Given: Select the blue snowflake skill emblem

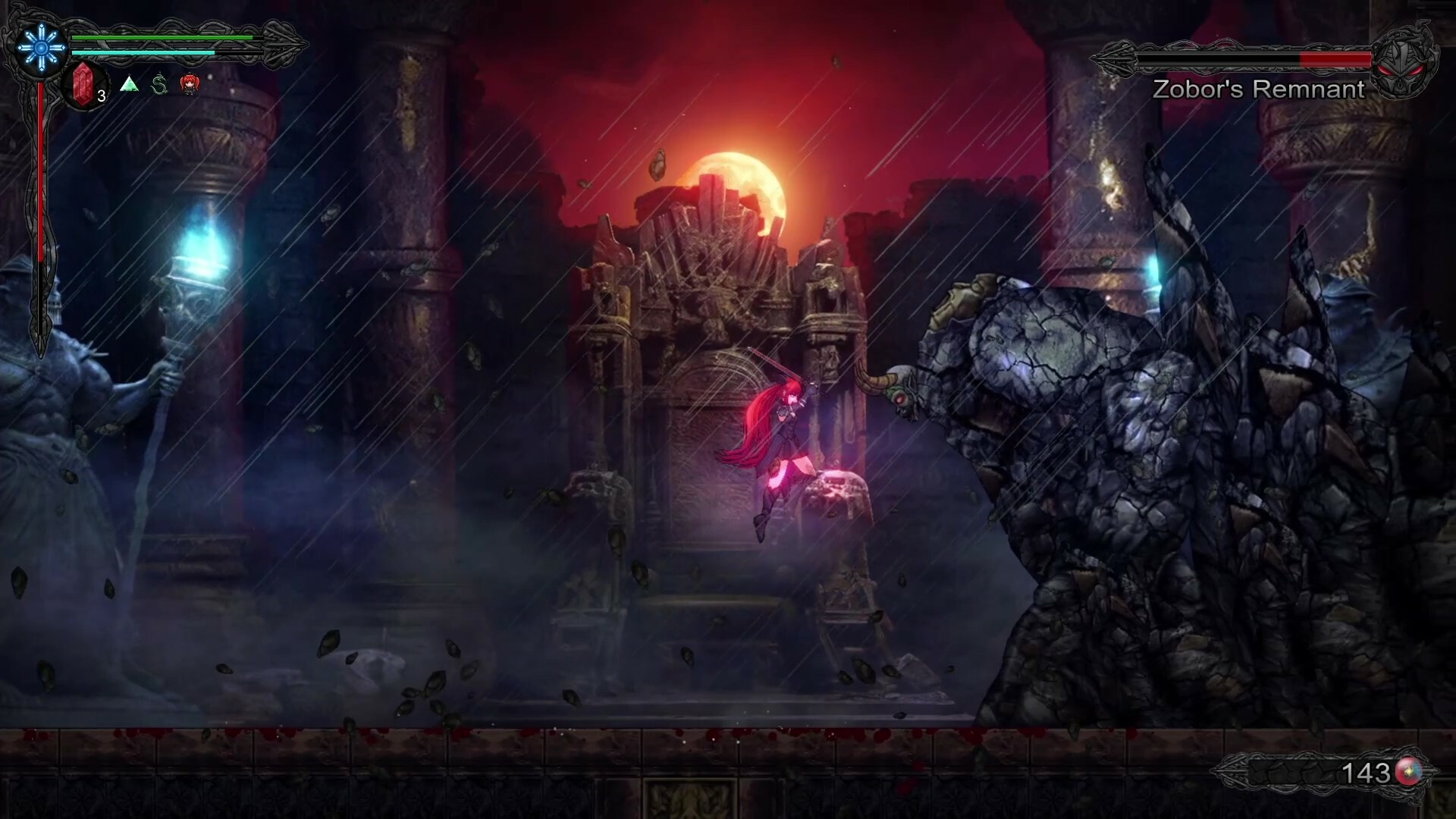Looking at the screenshot, I should 39,48.
